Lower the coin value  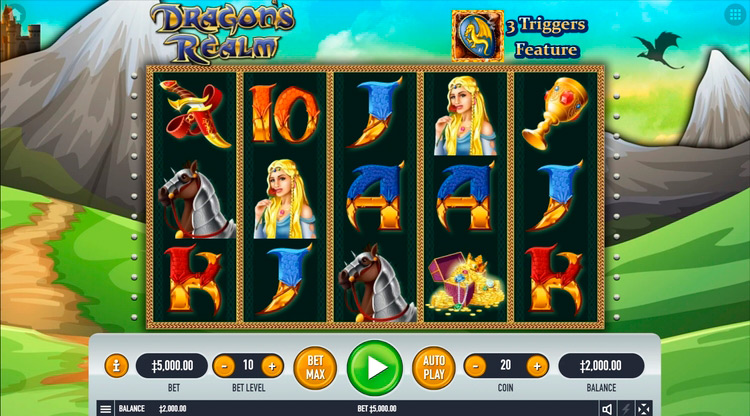coord(477,366)
